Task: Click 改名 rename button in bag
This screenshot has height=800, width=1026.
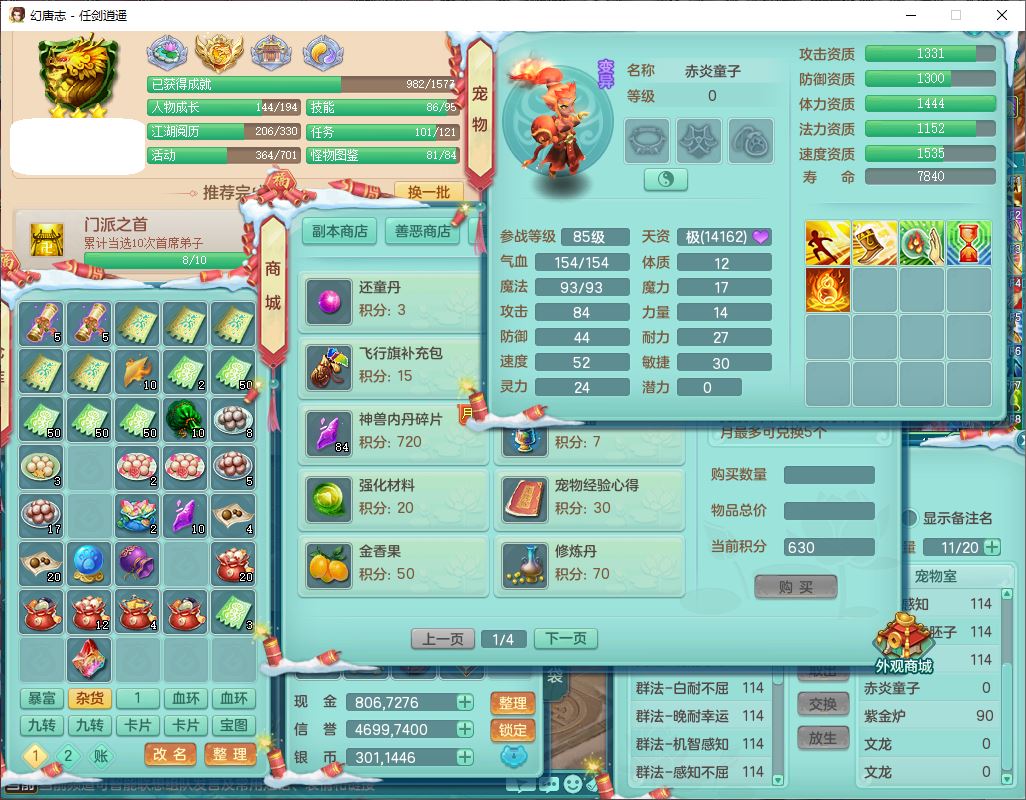Action: pyautogui.click(x=171, y=755)
